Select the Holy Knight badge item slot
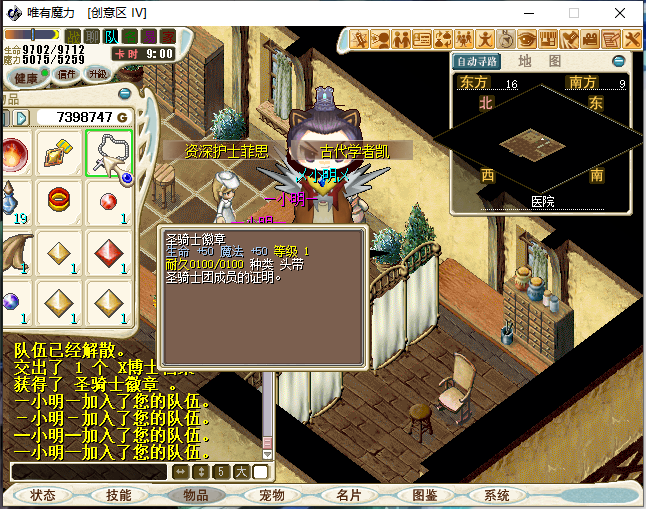This screenshot has width=646, height=509. (x=108, y=153)
